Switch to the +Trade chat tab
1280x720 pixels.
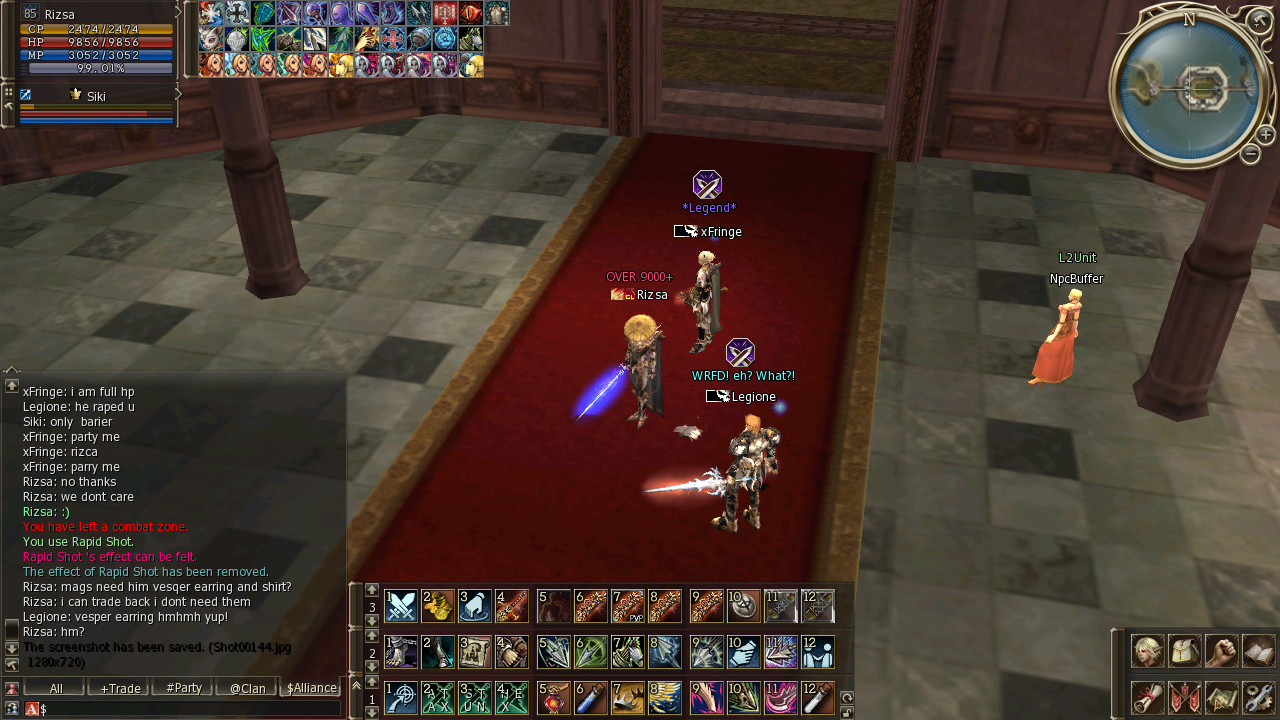tap(119, 688)
